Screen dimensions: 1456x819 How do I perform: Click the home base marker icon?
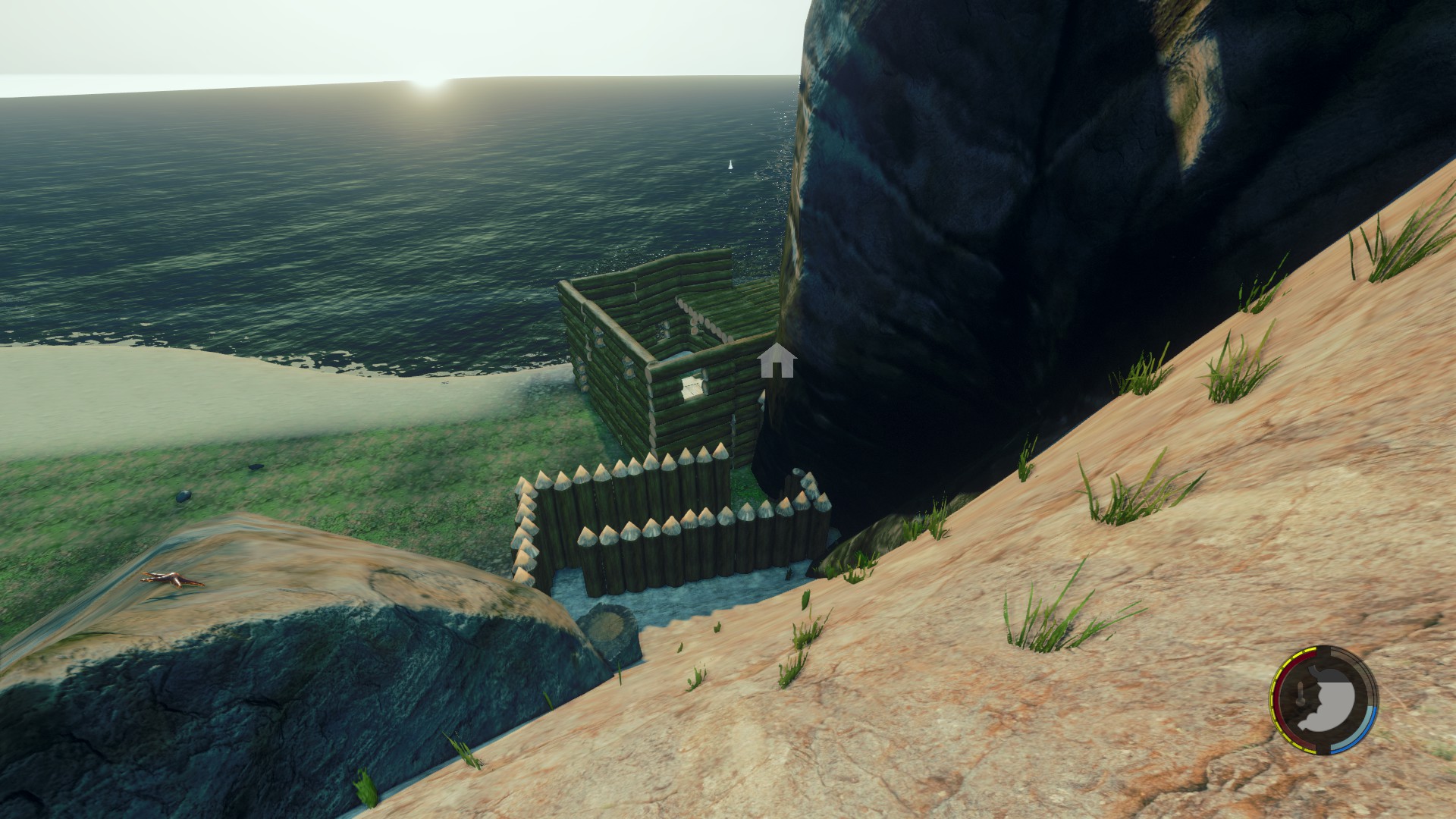coord(777,361)
